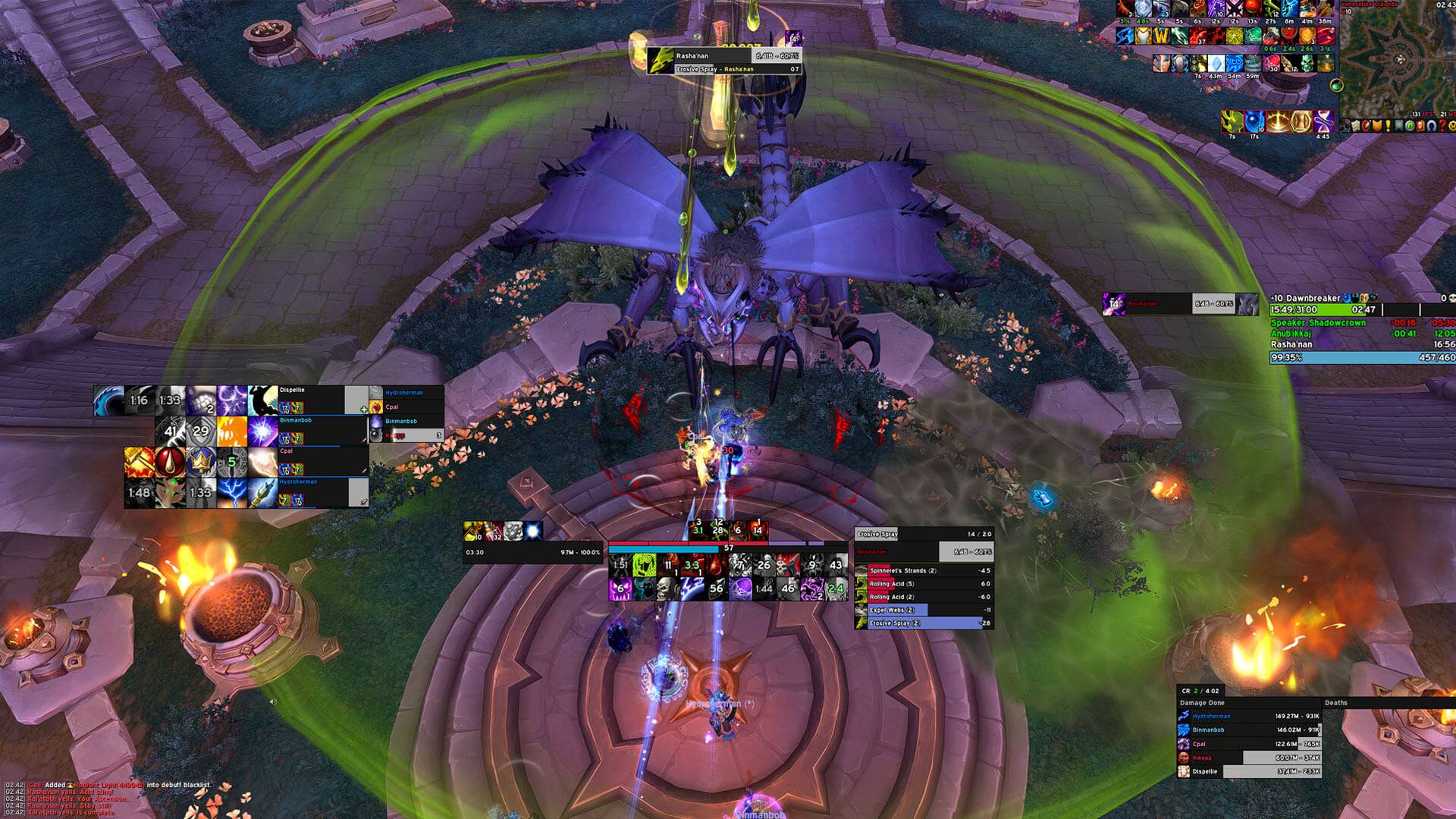Select the Rasha'nan boss unit frame
The height and width of the screenshot is (819, 1456).
(x=1180, y=304)
